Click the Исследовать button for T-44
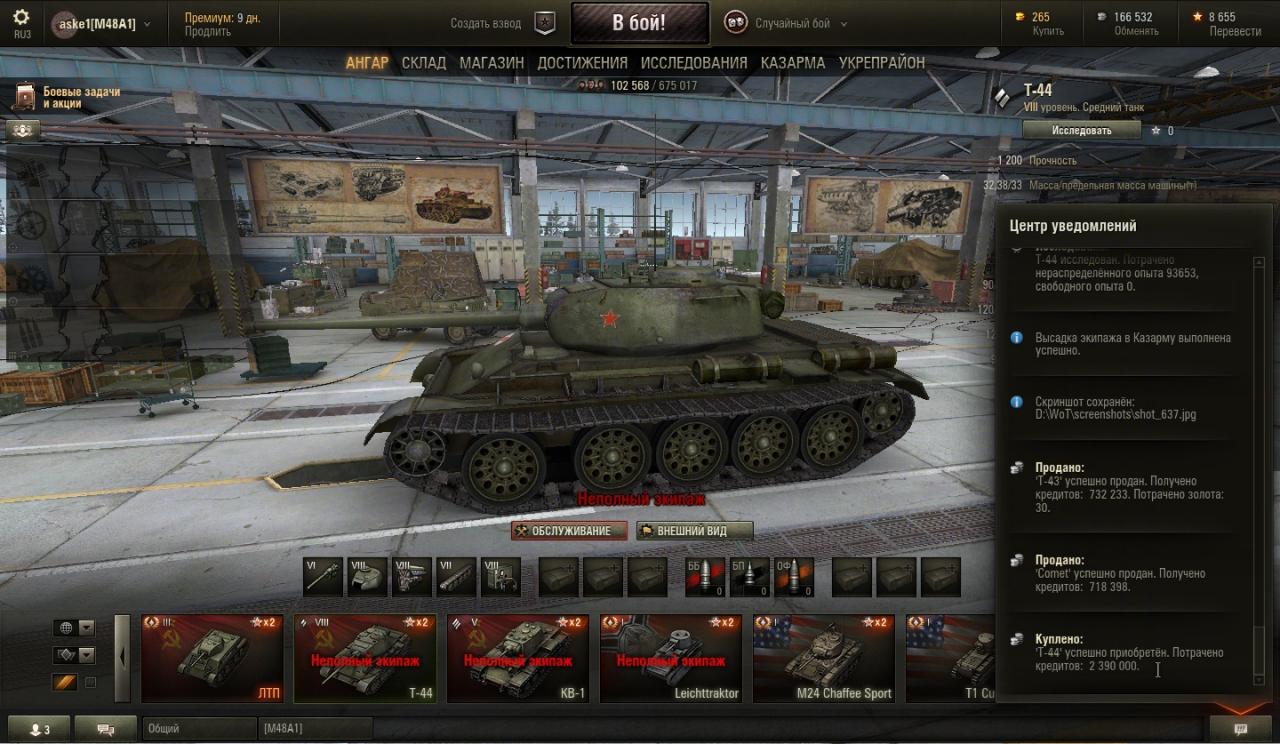The height and width of the screenshot is (744, 1280). pos(1081,130)
